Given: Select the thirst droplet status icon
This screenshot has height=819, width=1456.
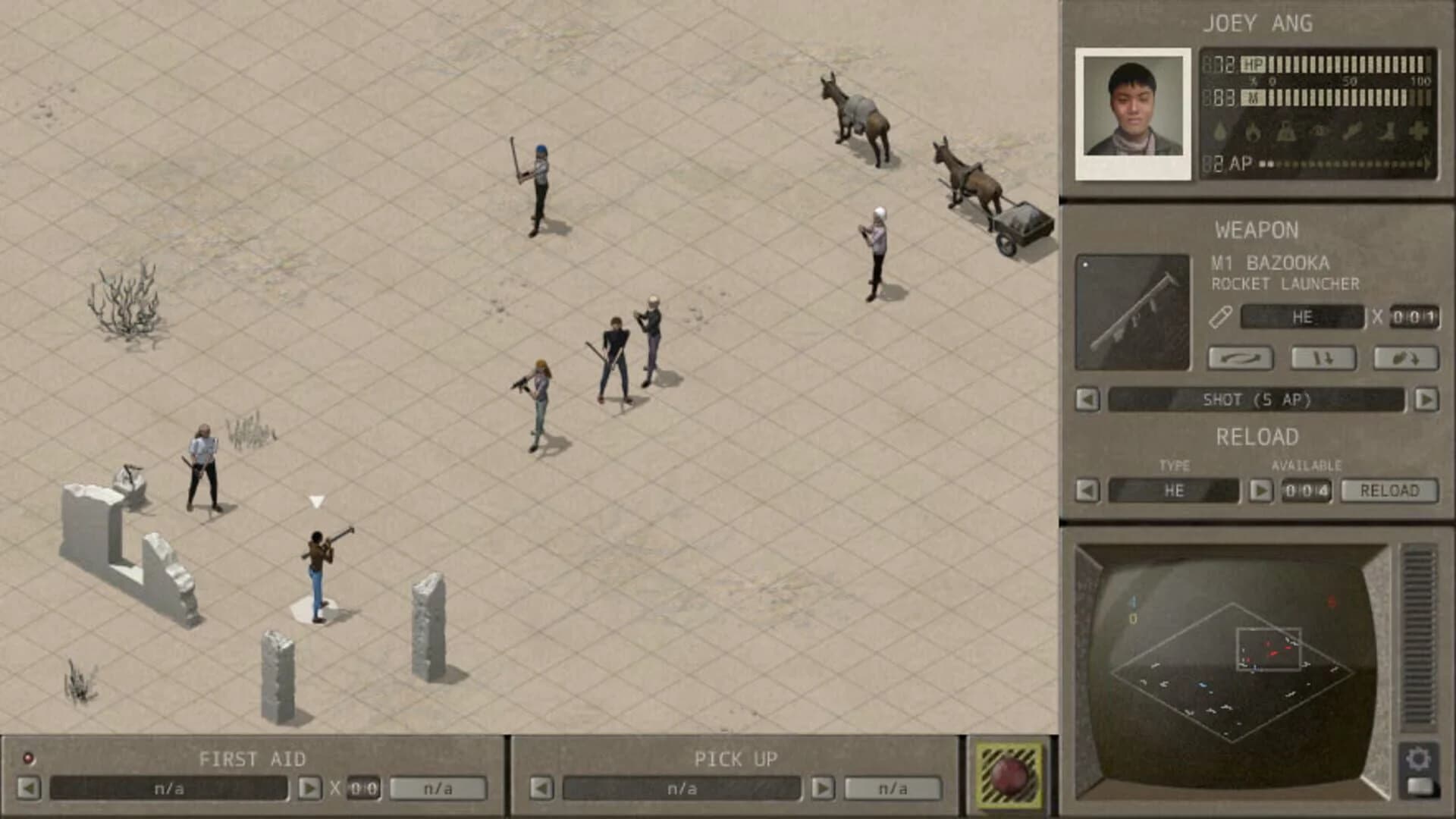Looking at the screenshot, I should pyautogui.click(x=1219, y=129).
